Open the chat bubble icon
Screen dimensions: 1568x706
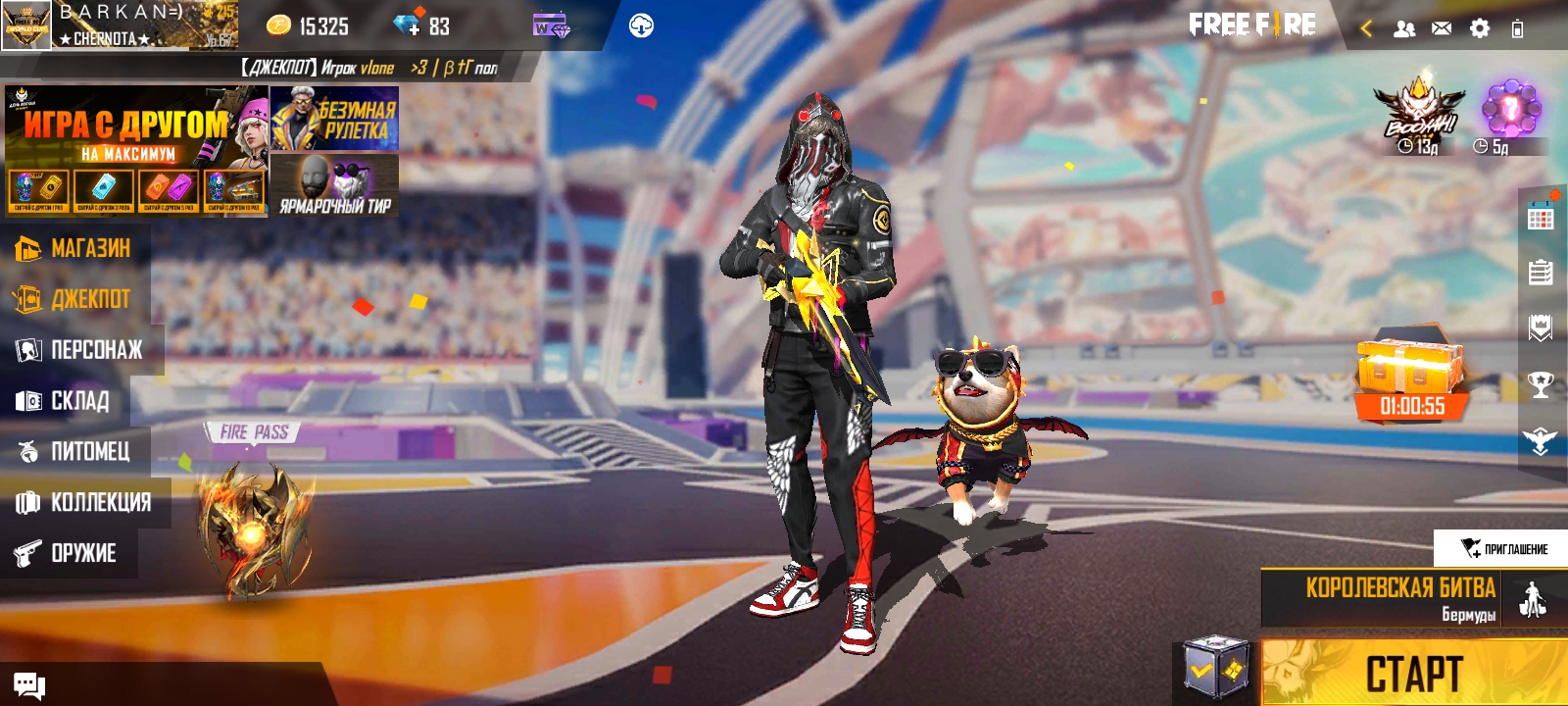pos(29,685)
